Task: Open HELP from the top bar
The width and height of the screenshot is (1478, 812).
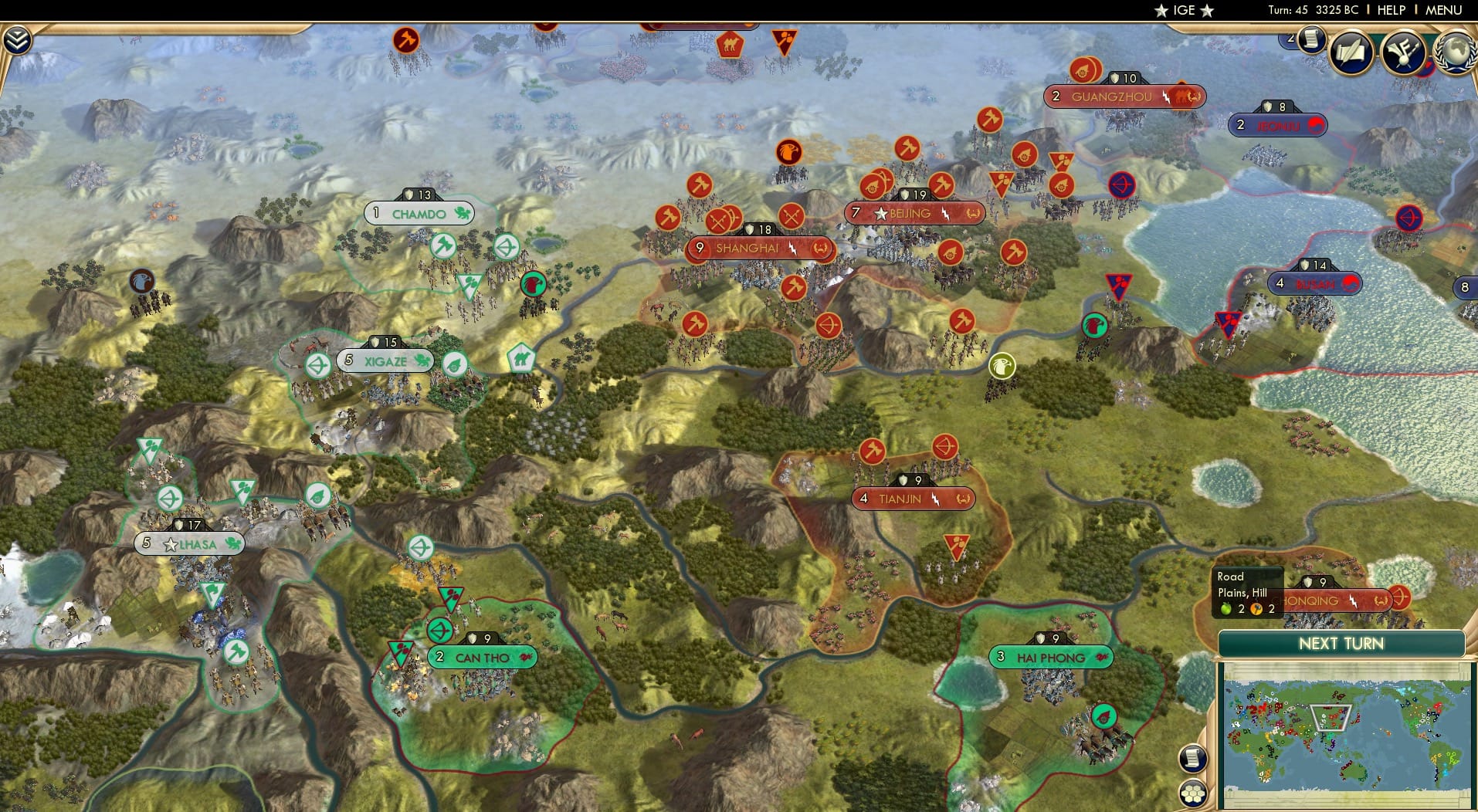Action: [1392, 10]
